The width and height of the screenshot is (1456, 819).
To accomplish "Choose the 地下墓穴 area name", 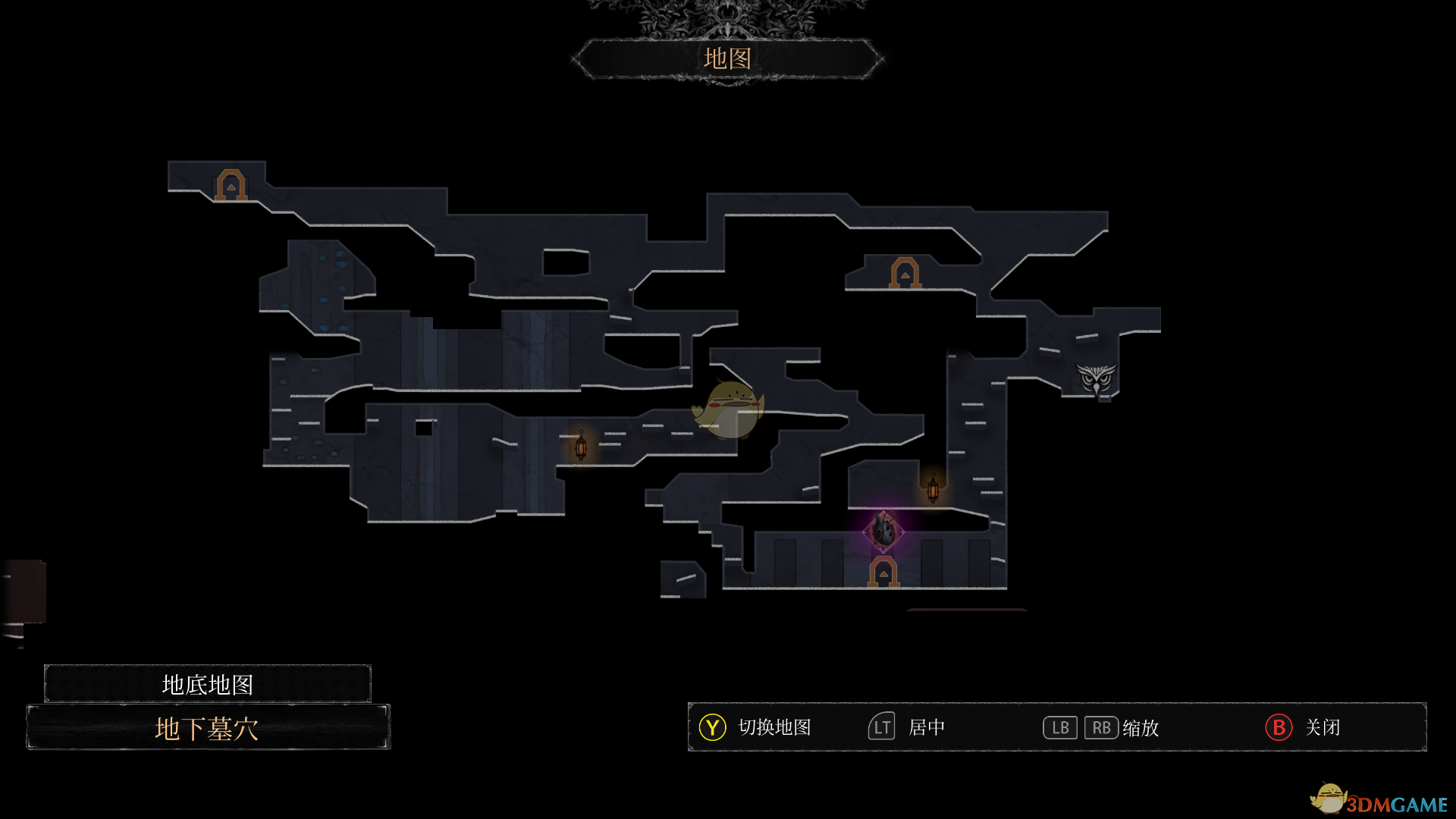I will point(207,728).
